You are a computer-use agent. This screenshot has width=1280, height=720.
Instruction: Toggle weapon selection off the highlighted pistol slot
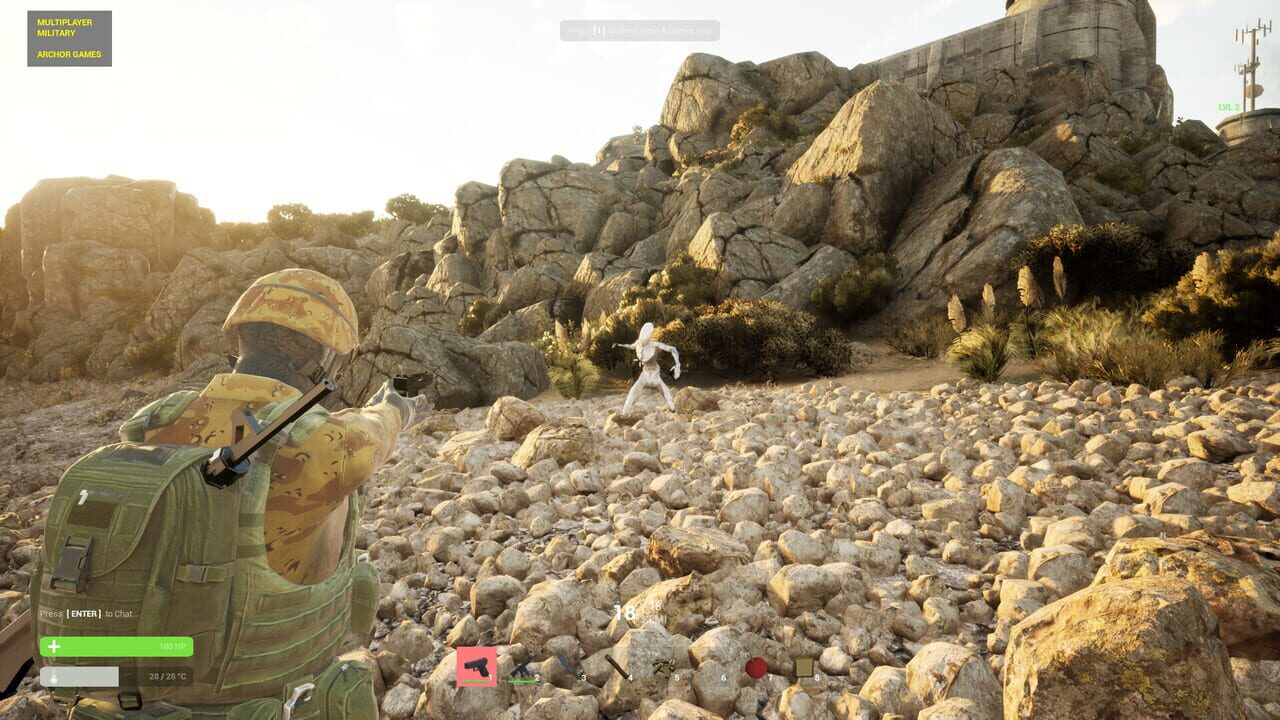[x=477, y=666]
